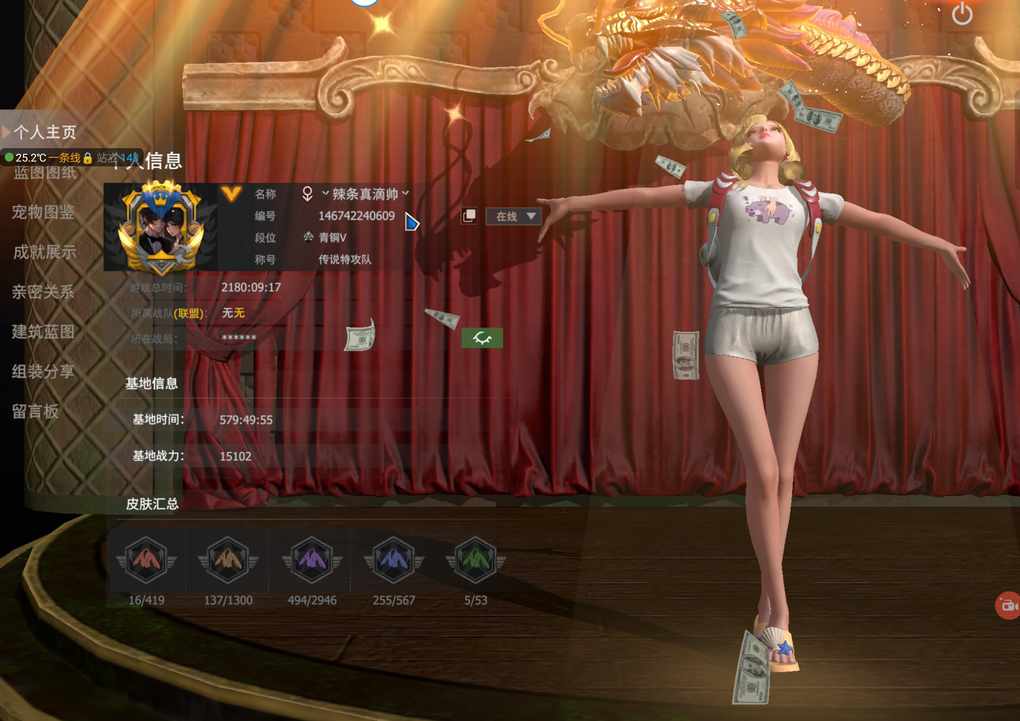This screenshot has height=721, width=1020.
Task: Click the player avatar portrait frame
Action: coord(160,228)
